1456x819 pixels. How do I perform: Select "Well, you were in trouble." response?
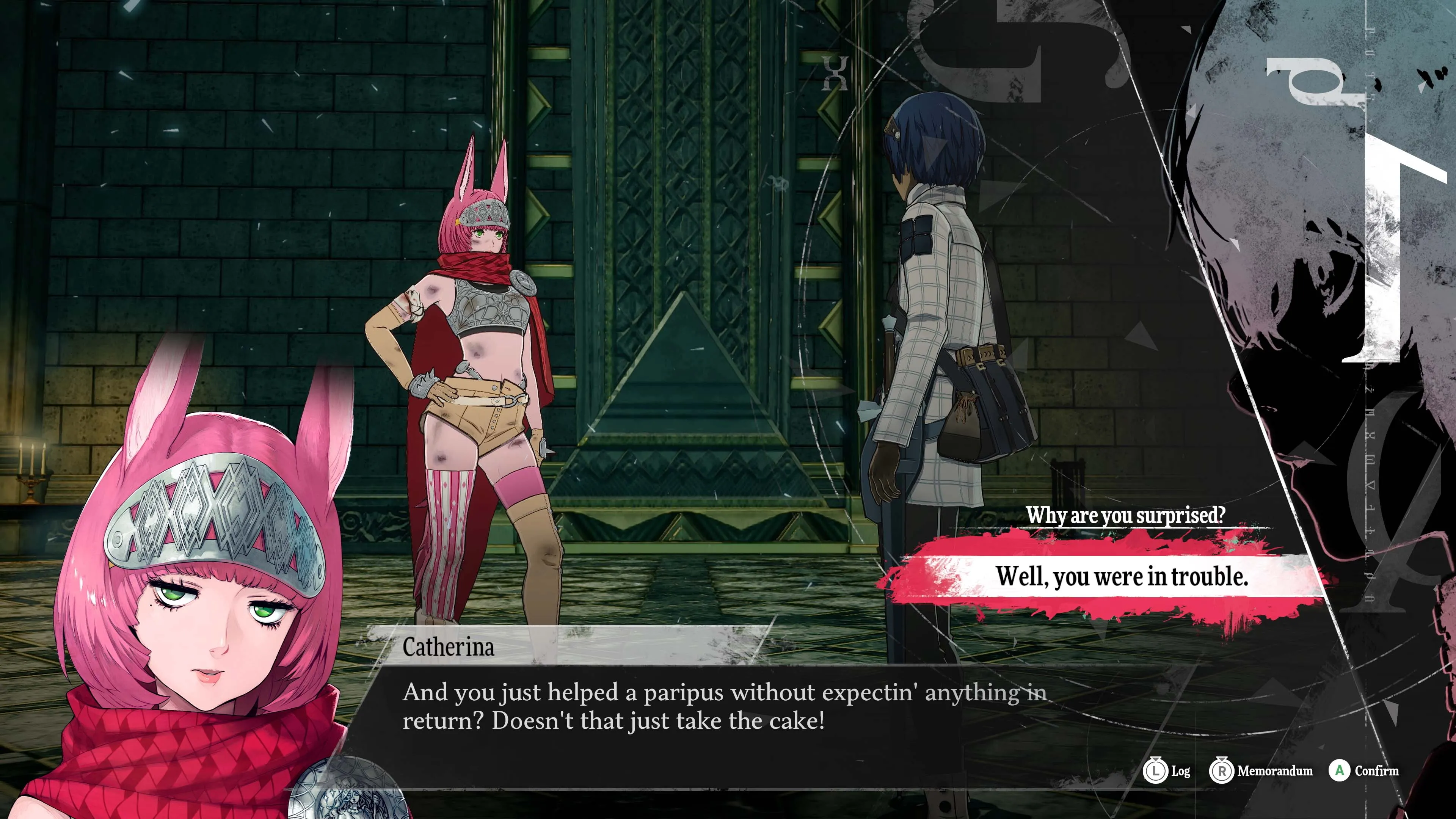(x=1122, y=576)
